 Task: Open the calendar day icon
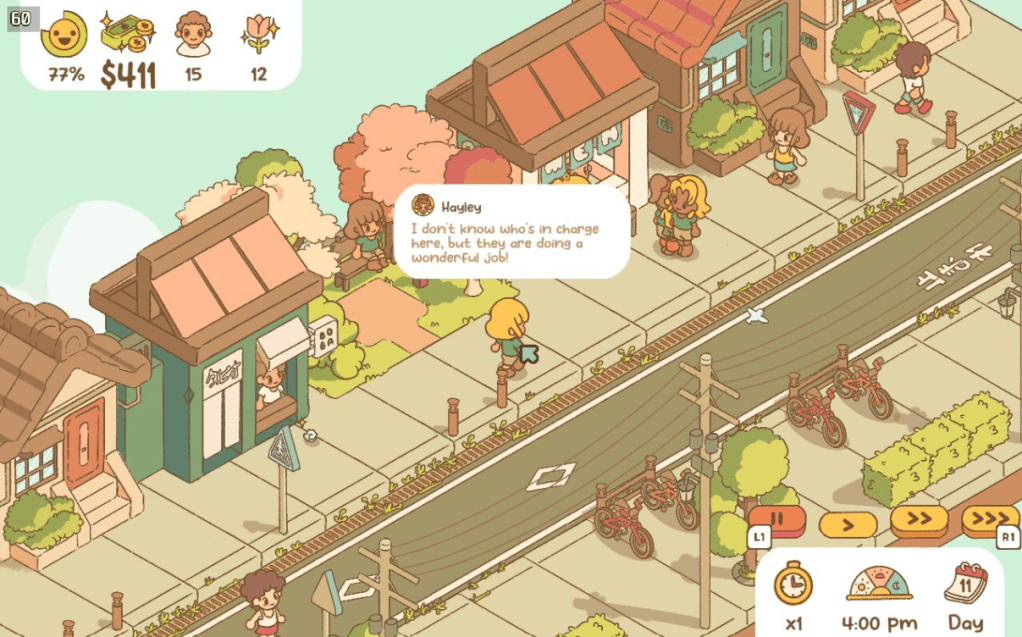pos(966,583)
